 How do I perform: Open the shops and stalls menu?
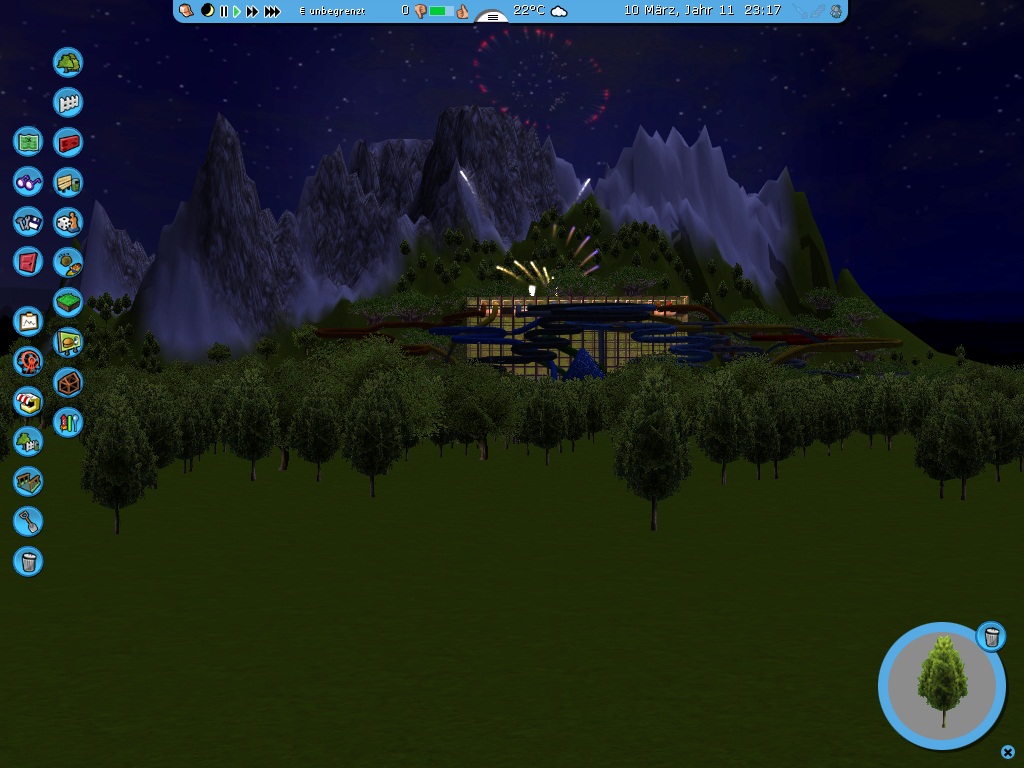[28, 402]
